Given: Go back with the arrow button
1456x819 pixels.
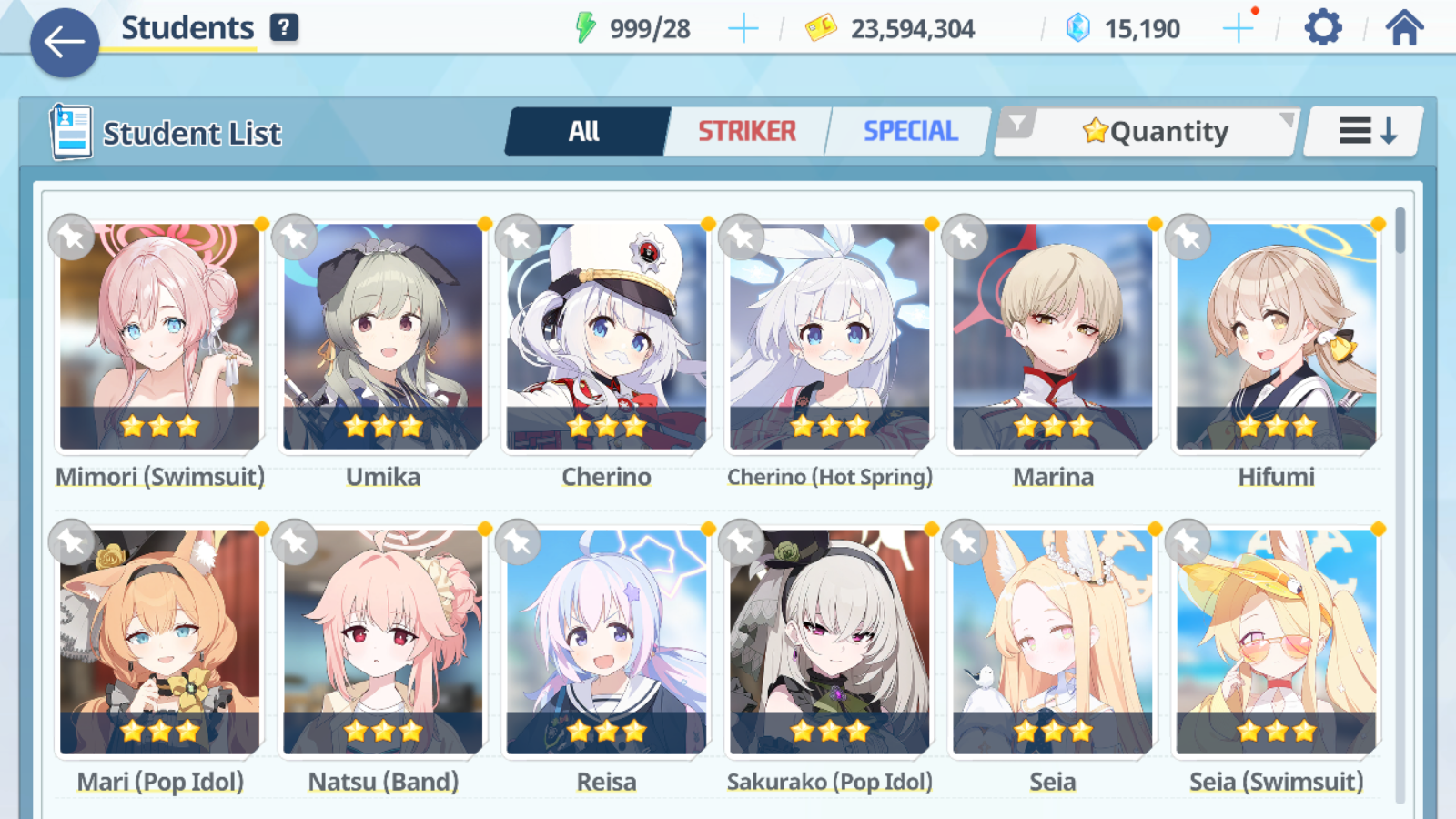Looking at the screenshot, I should click(63, 44).
